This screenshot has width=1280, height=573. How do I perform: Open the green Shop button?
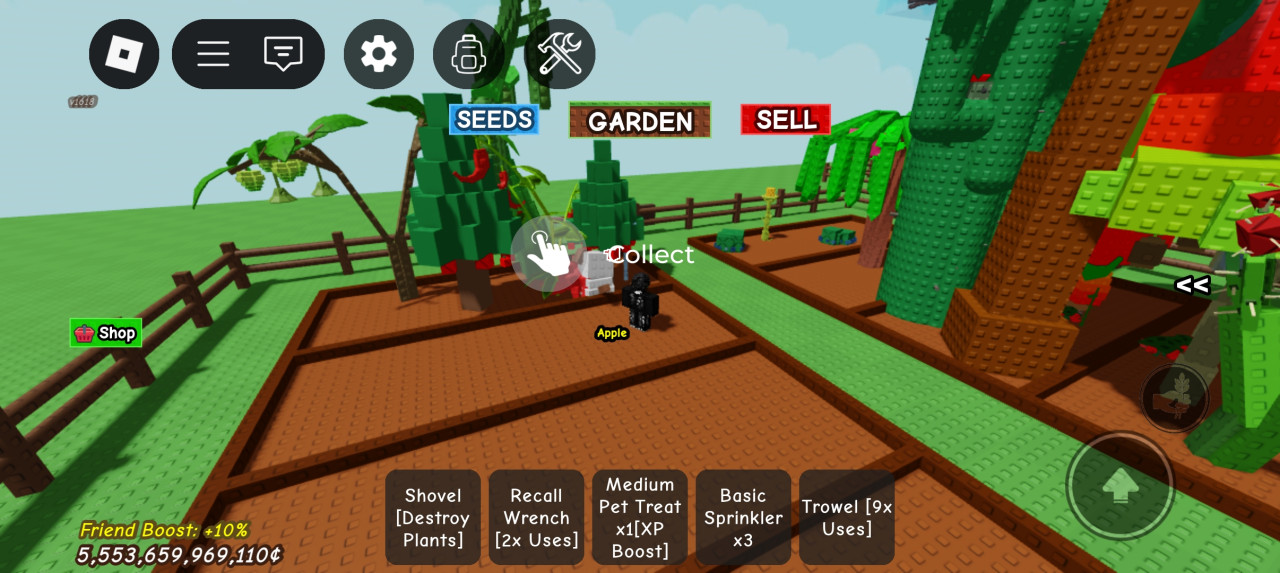coord(106,333)
